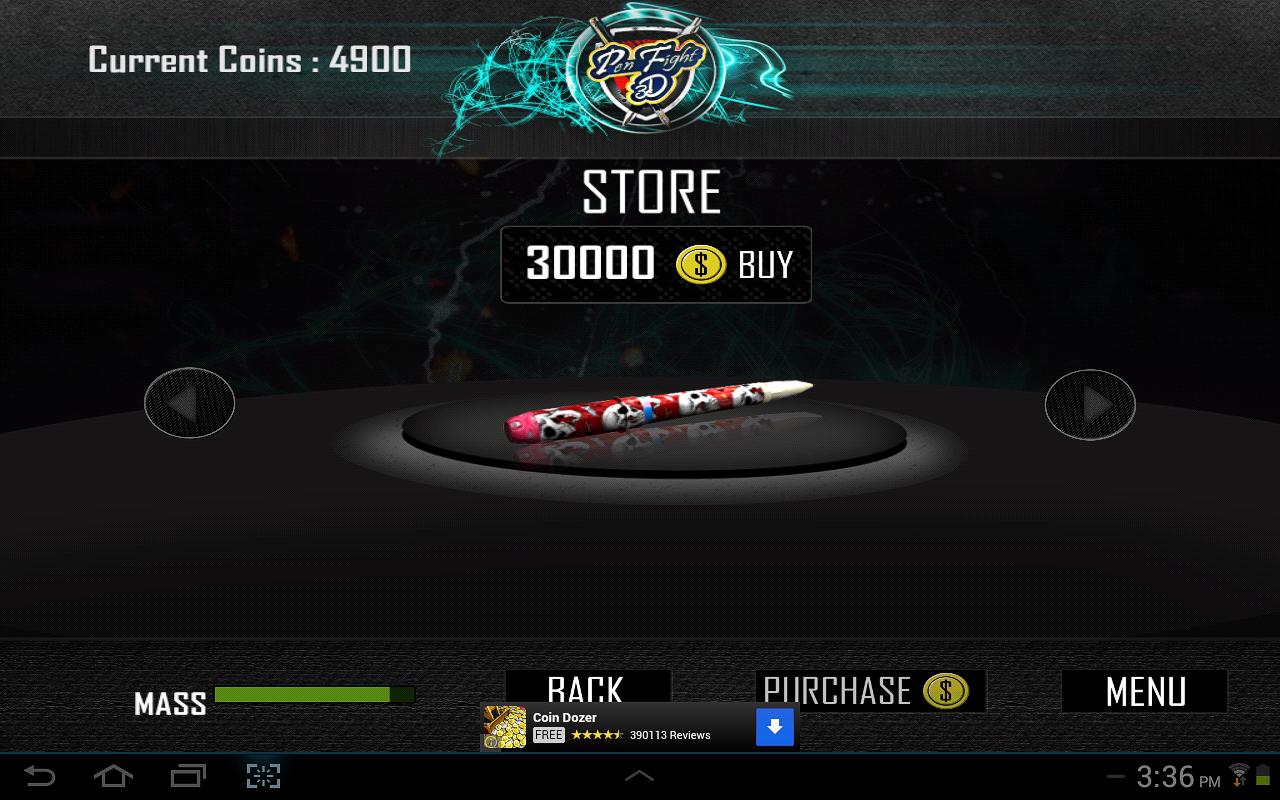The height and width of the screenshot is (800, 1280).
Task: Buy the pen for 30000 coins
Action: [766, 264]
